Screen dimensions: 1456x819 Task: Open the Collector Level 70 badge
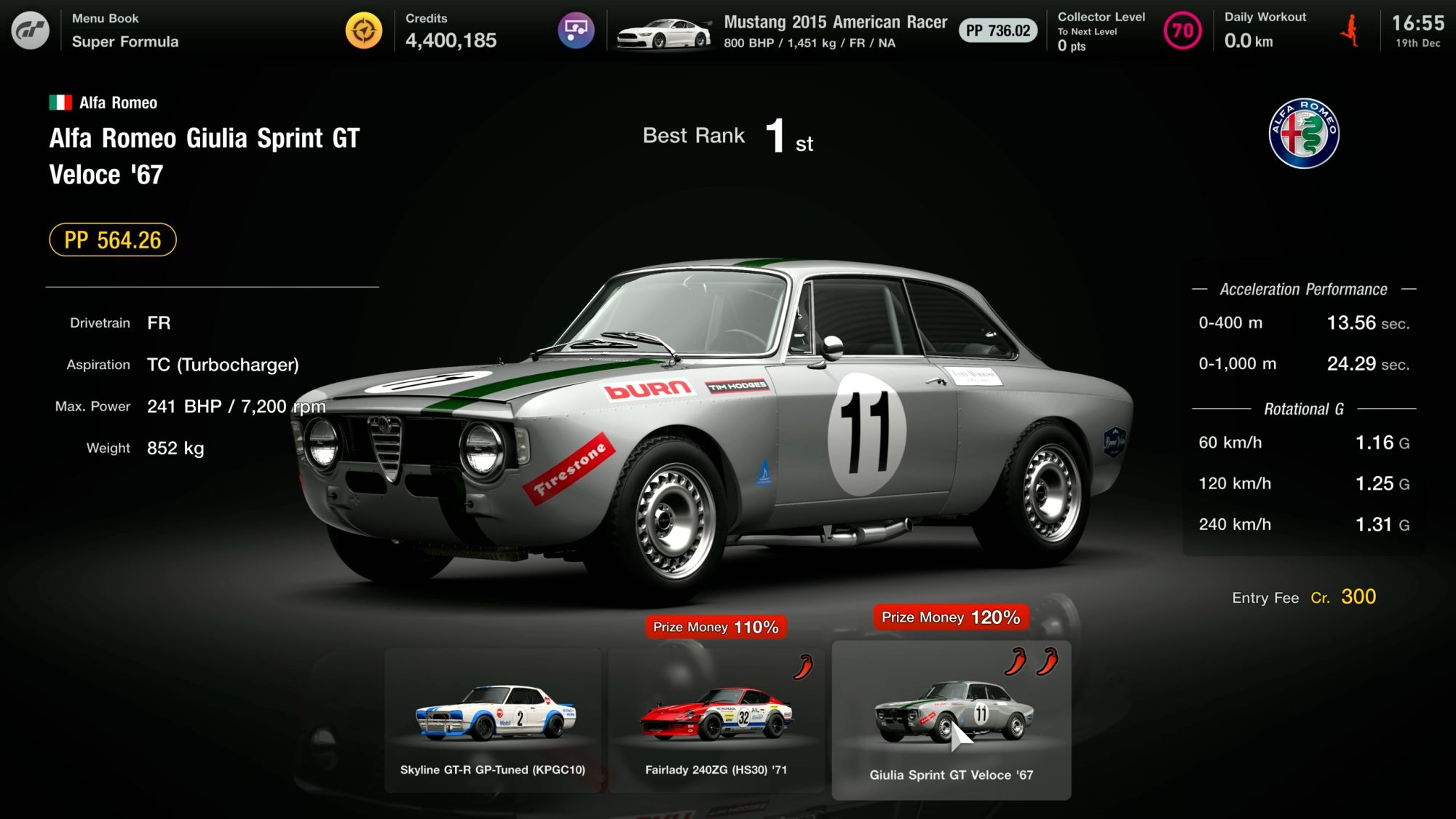[1182, 31]
